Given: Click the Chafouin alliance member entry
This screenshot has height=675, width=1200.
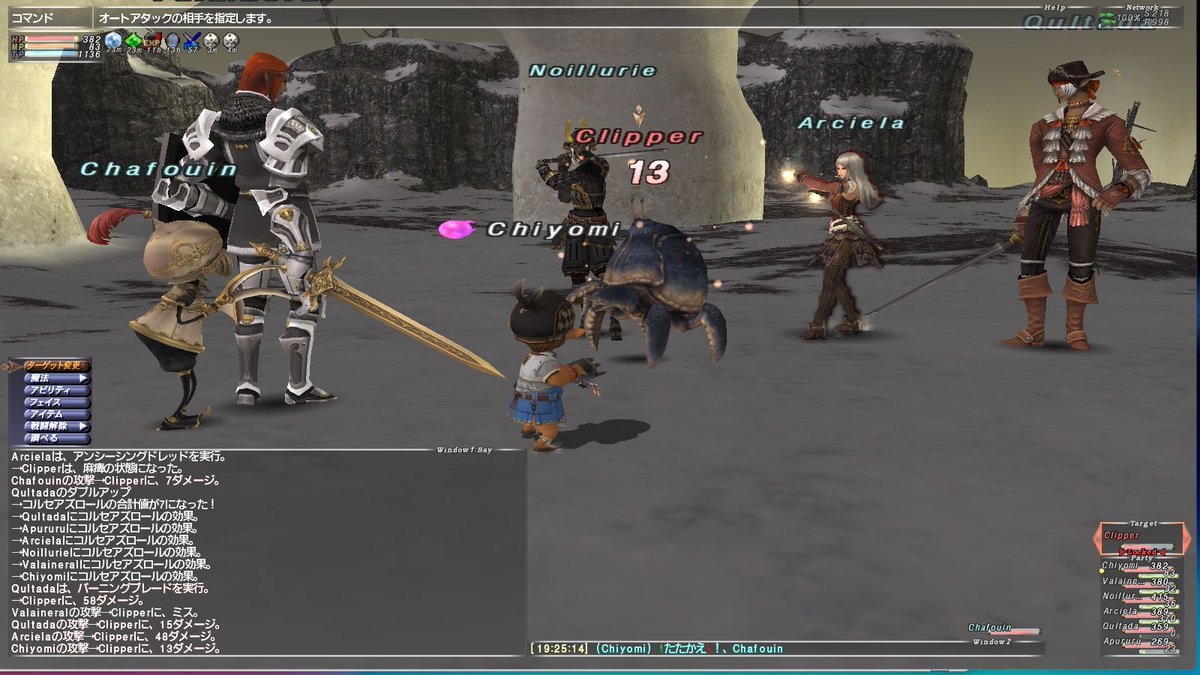Looking at the screenshot, I should [1001, 628].
